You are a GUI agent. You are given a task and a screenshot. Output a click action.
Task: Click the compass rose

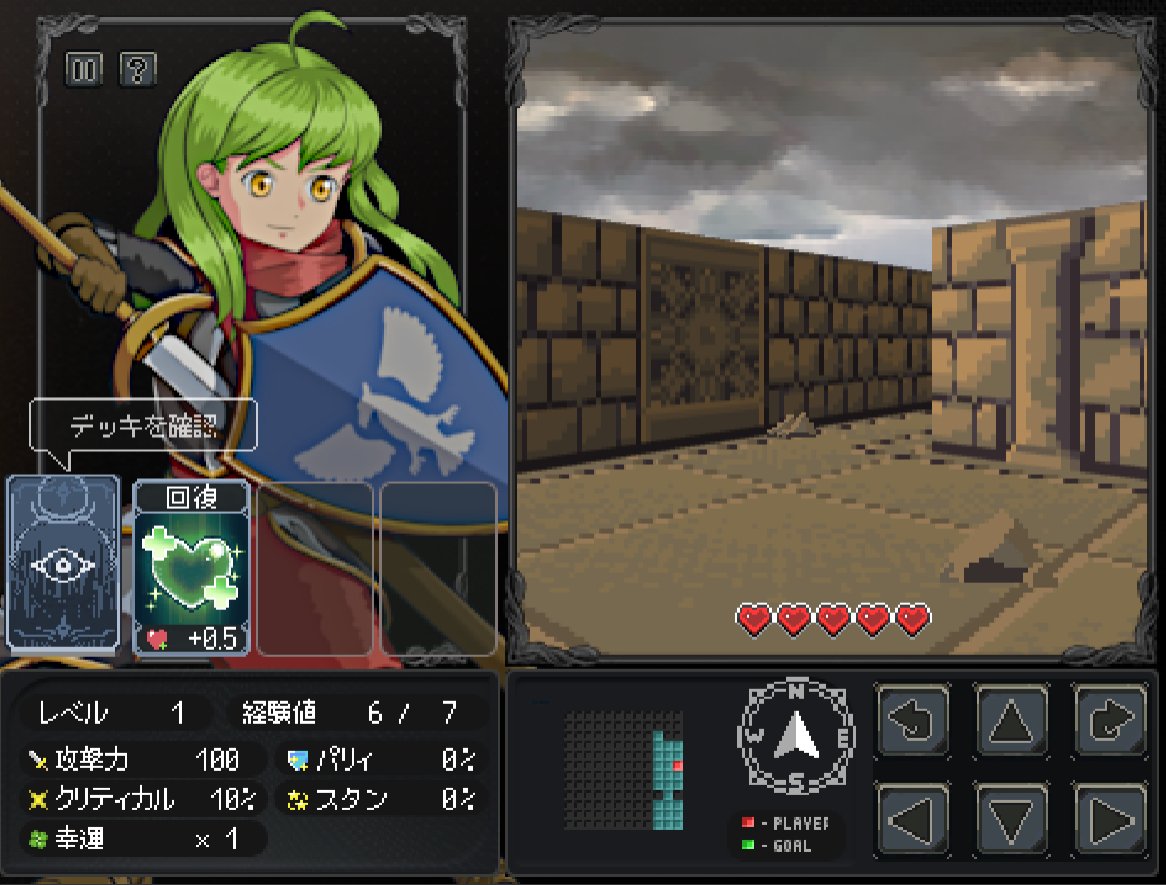pyautogui.click(x=797, y=736)
